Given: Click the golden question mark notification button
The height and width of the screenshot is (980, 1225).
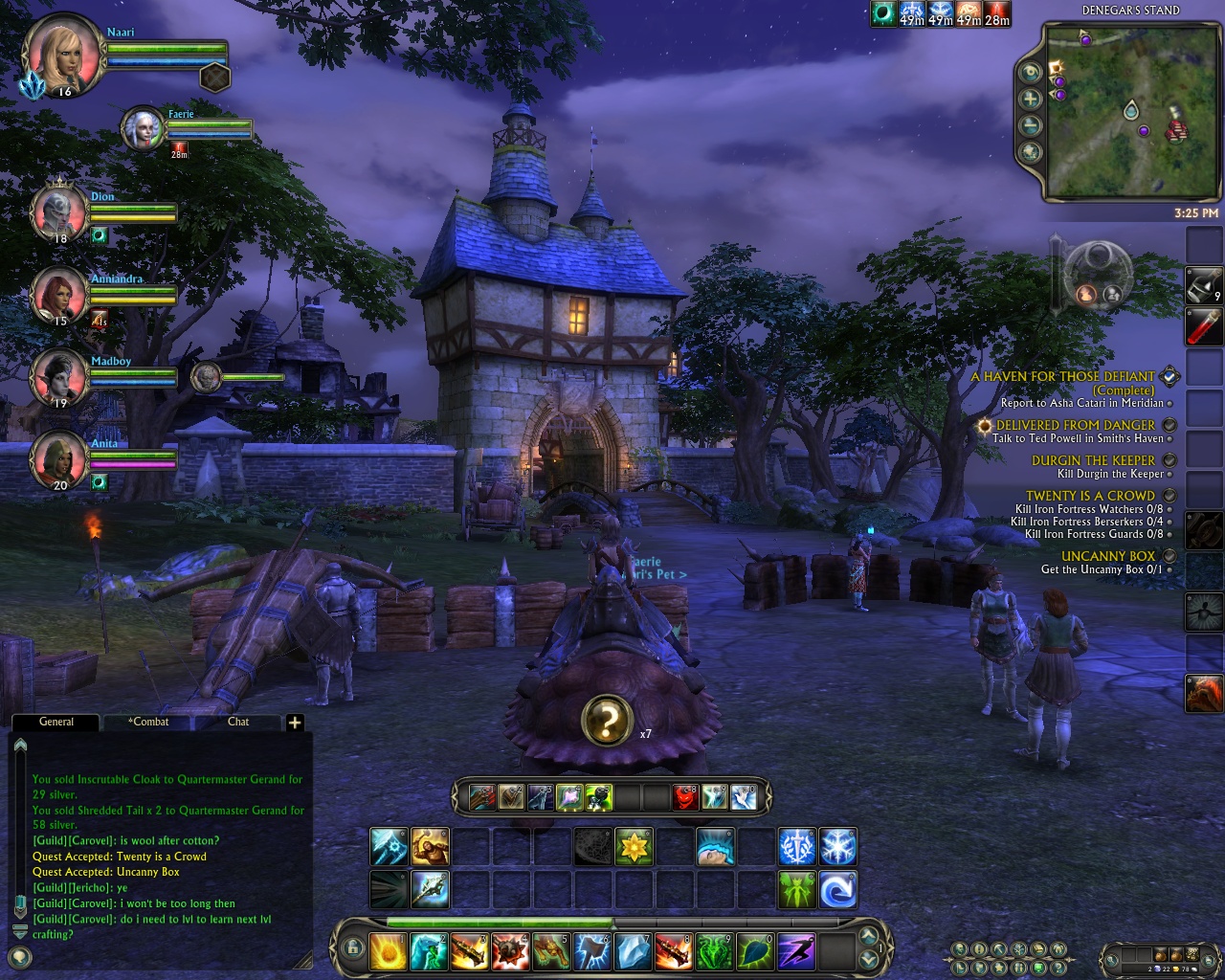Looking at the screenshot, I should click(x=606, y=721).
